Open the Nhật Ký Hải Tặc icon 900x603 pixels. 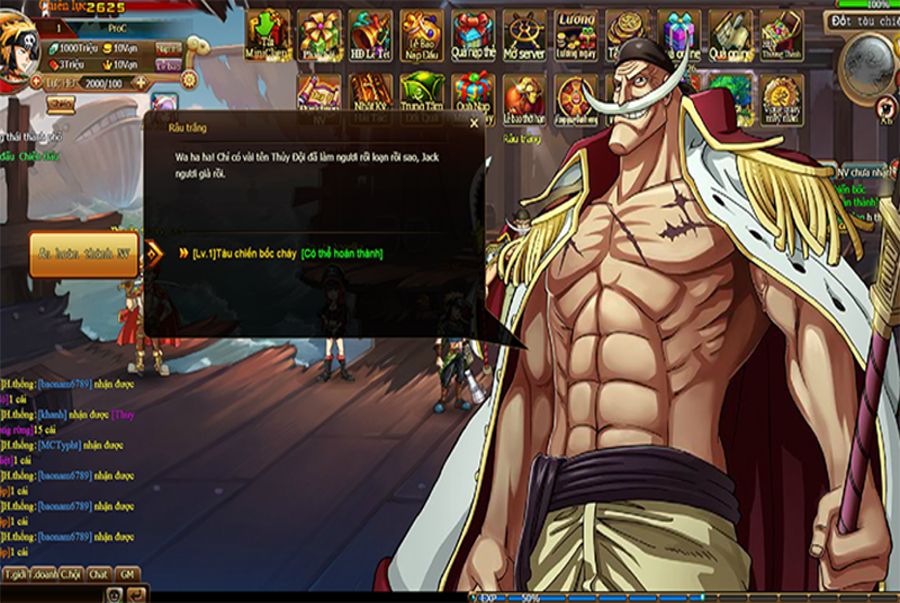[x=370, y=98]
